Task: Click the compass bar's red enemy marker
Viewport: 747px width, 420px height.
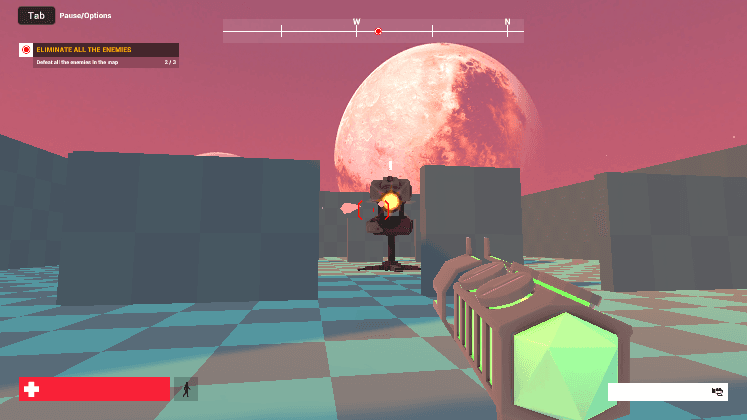Action: [x=378, y=32]
